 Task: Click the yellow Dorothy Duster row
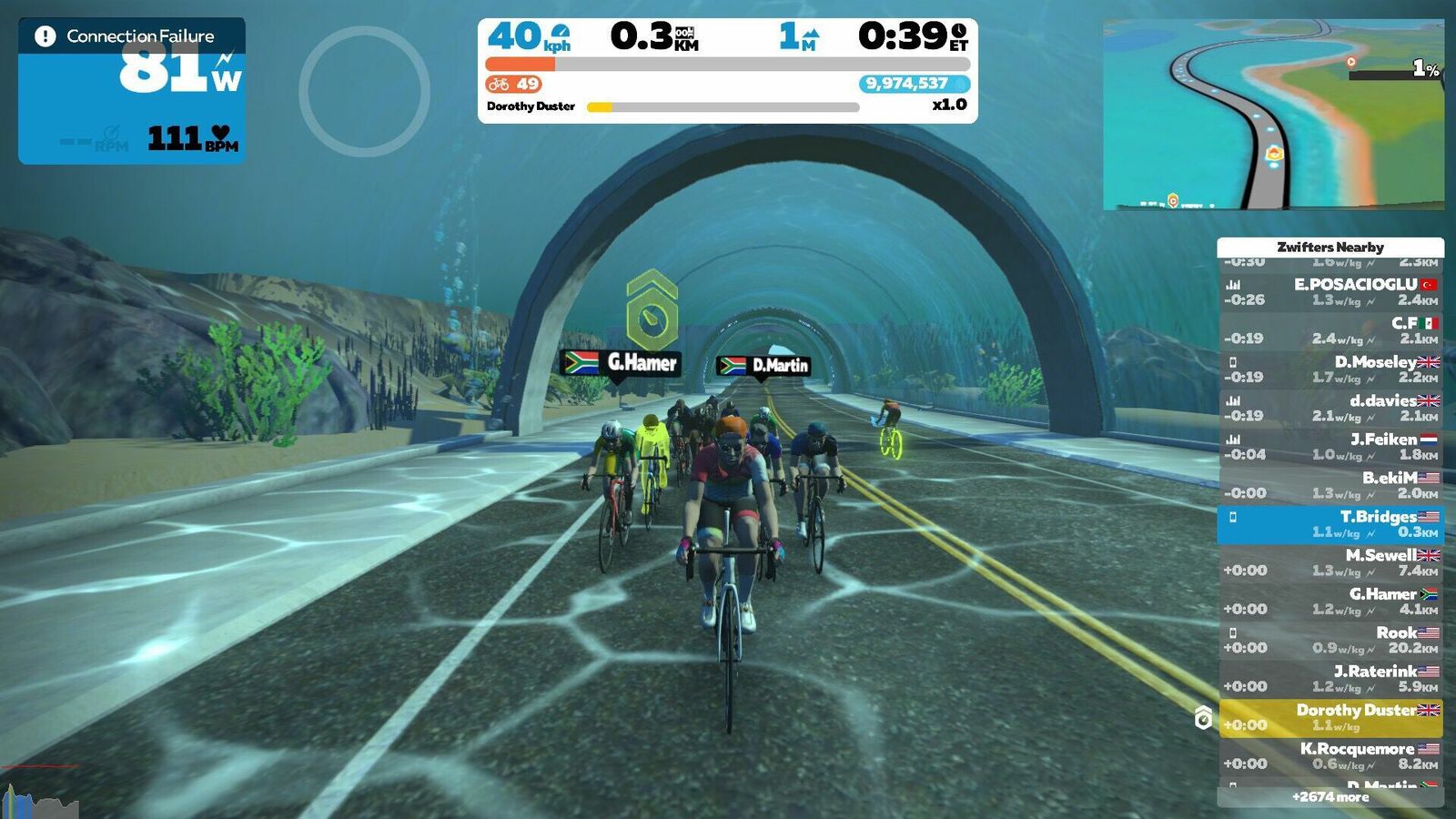pos(1330,717)
